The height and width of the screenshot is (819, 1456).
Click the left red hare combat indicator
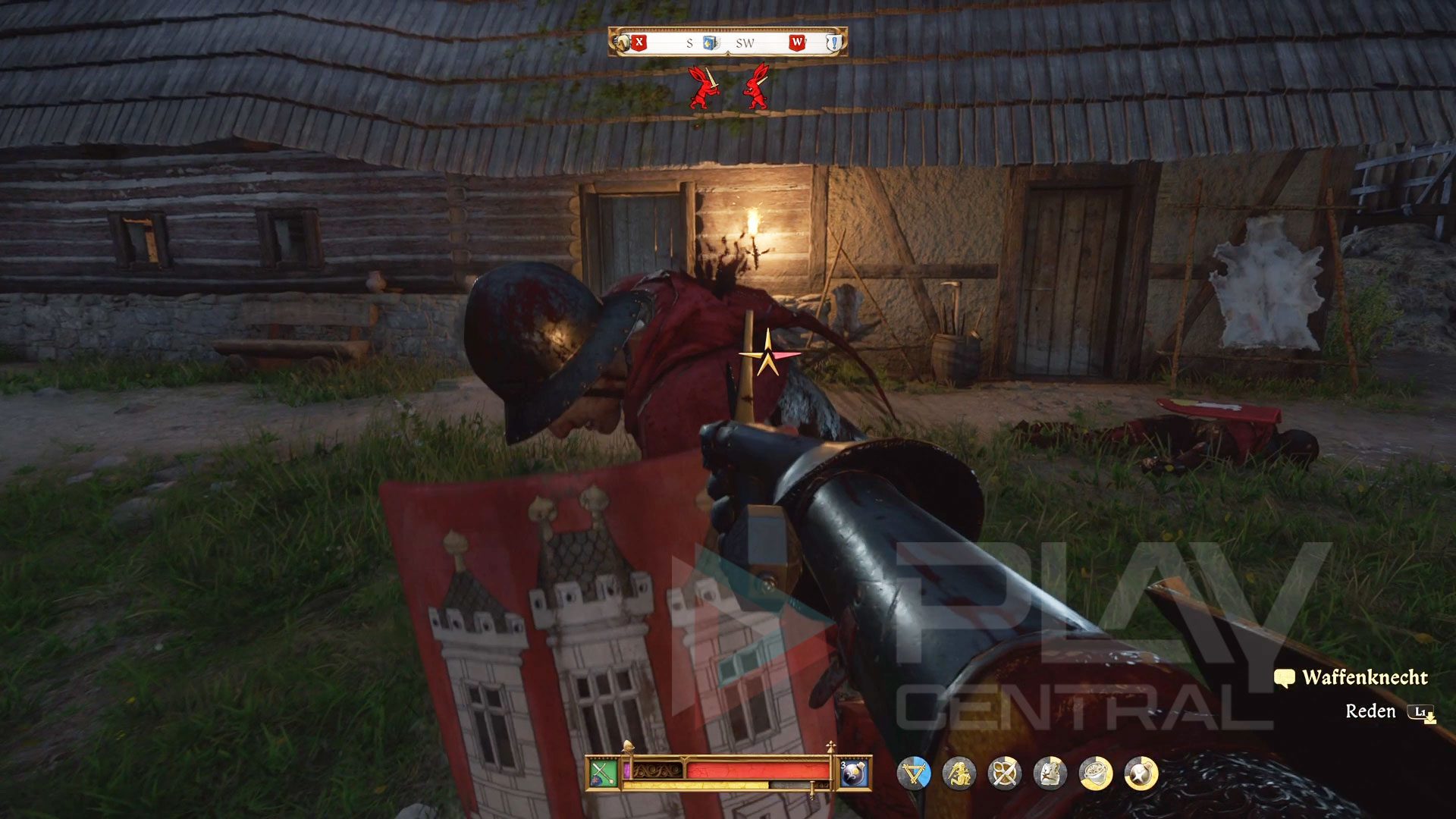(x=703, y=87)
